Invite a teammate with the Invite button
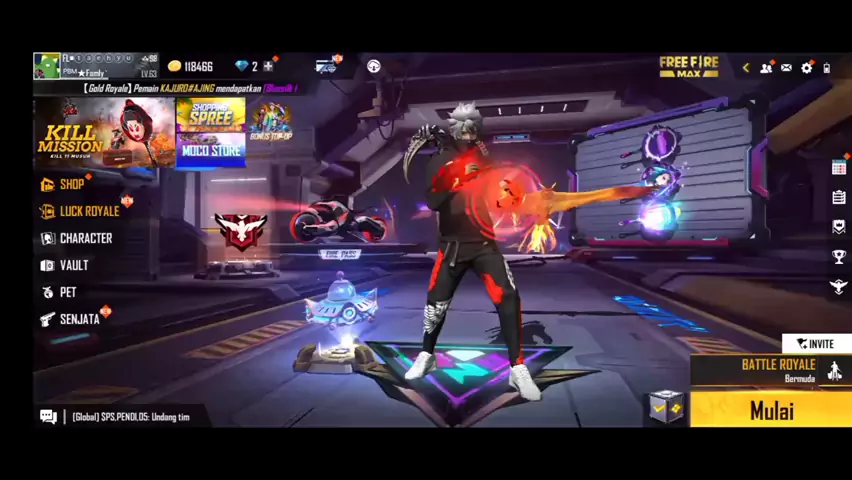The width and height of the screenshot is (852, 480). click(816, 344)
